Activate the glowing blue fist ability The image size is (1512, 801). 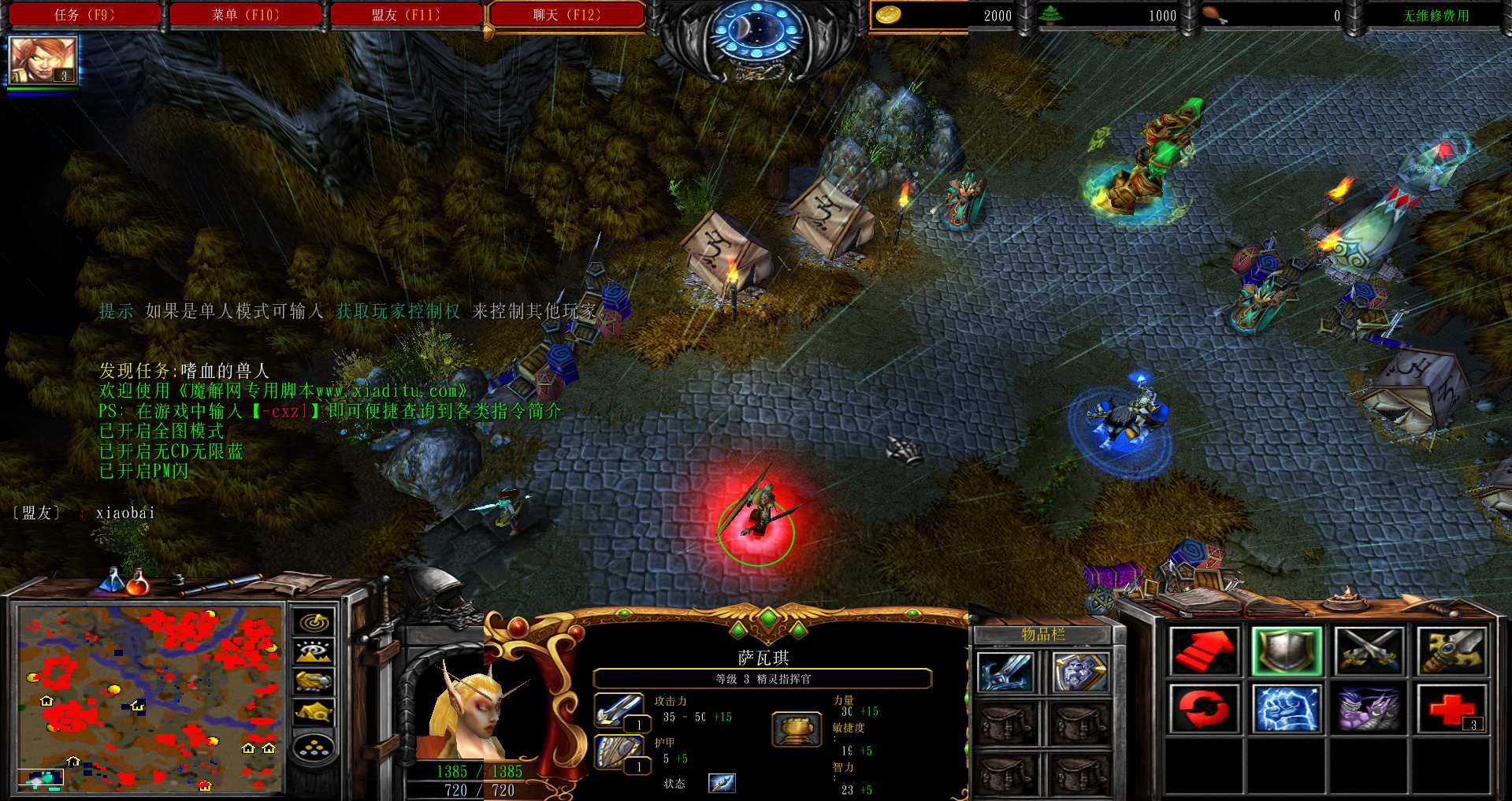(1286, 708)
